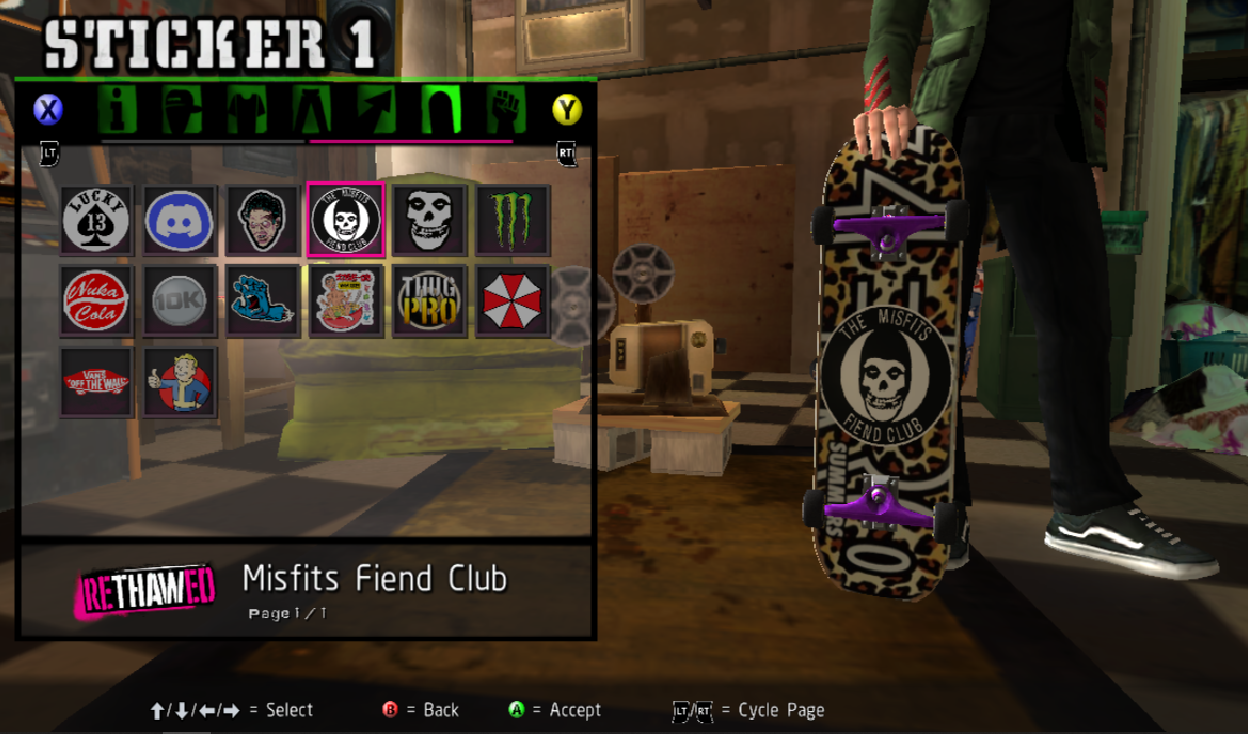The image size is (1248, 734).
Task: Open the t-shirt category tab
Action: pyautogui.click(x=246, y=109)
